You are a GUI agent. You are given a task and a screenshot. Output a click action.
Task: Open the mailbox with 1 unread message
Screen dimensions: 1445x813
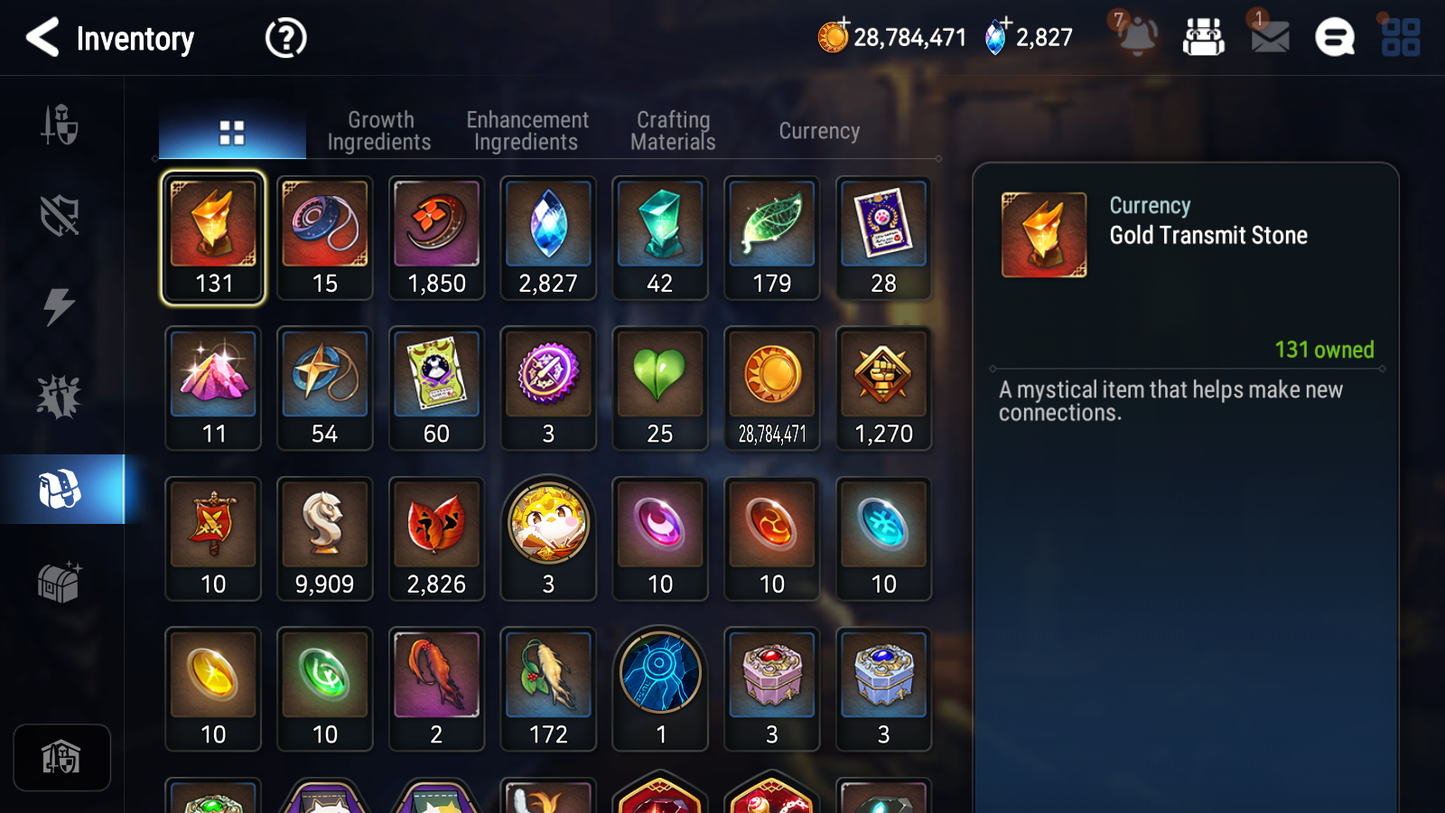1268,37
